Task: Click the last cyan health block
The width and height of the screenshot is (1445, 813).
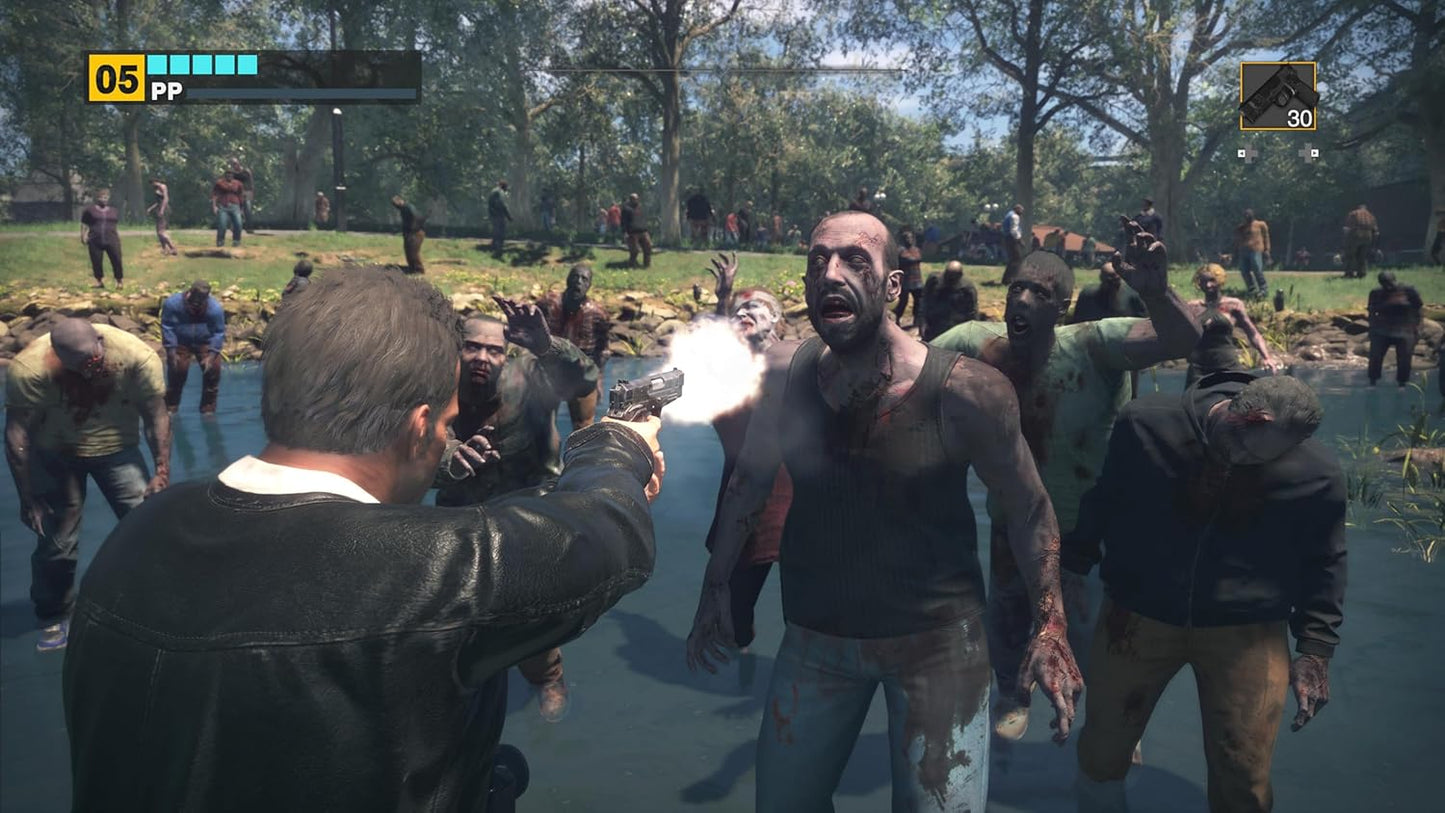Action: click(x=247, y=64)
